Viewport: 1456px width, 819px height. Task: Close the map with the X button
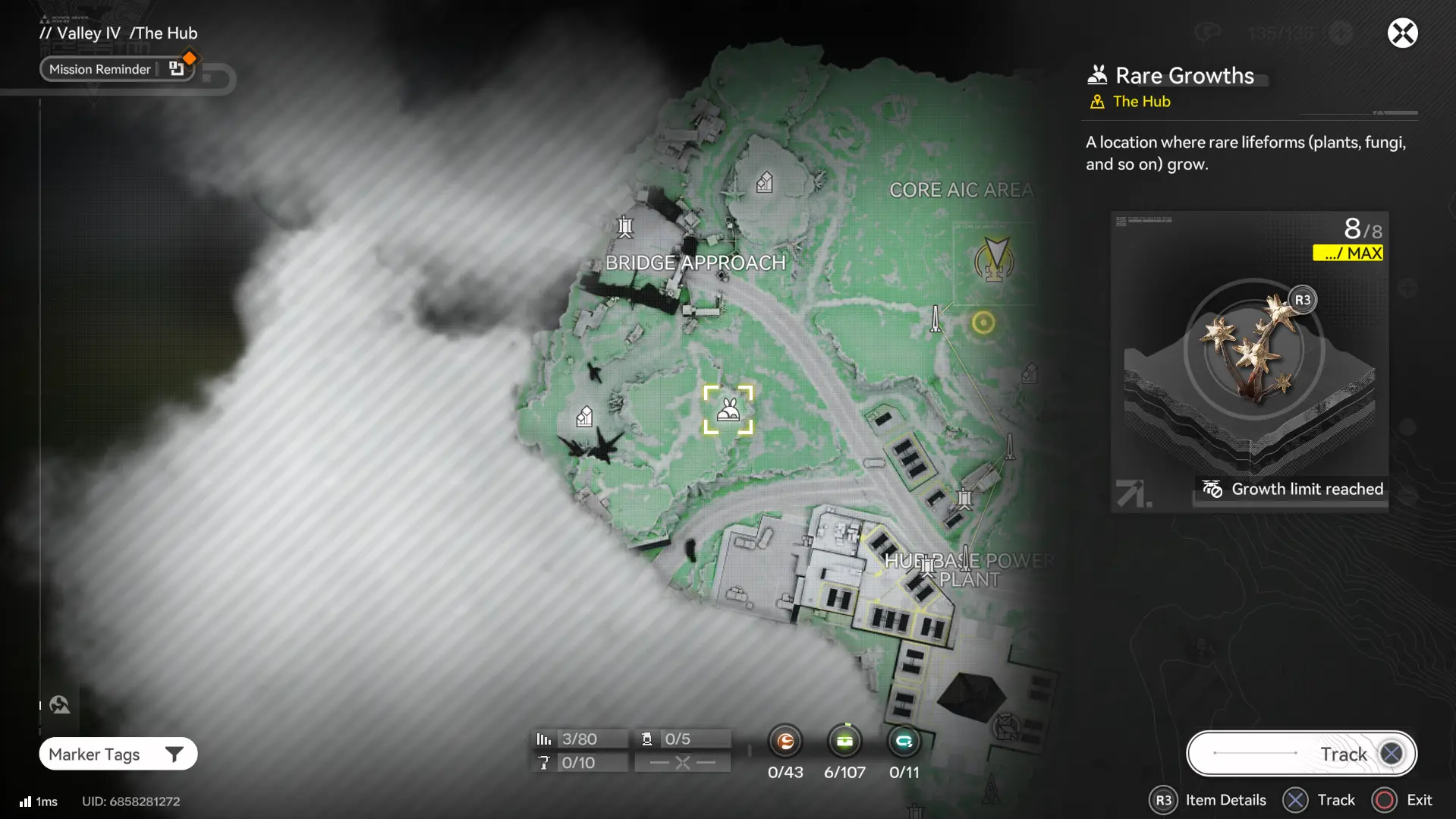click(x=1402, y=33)
